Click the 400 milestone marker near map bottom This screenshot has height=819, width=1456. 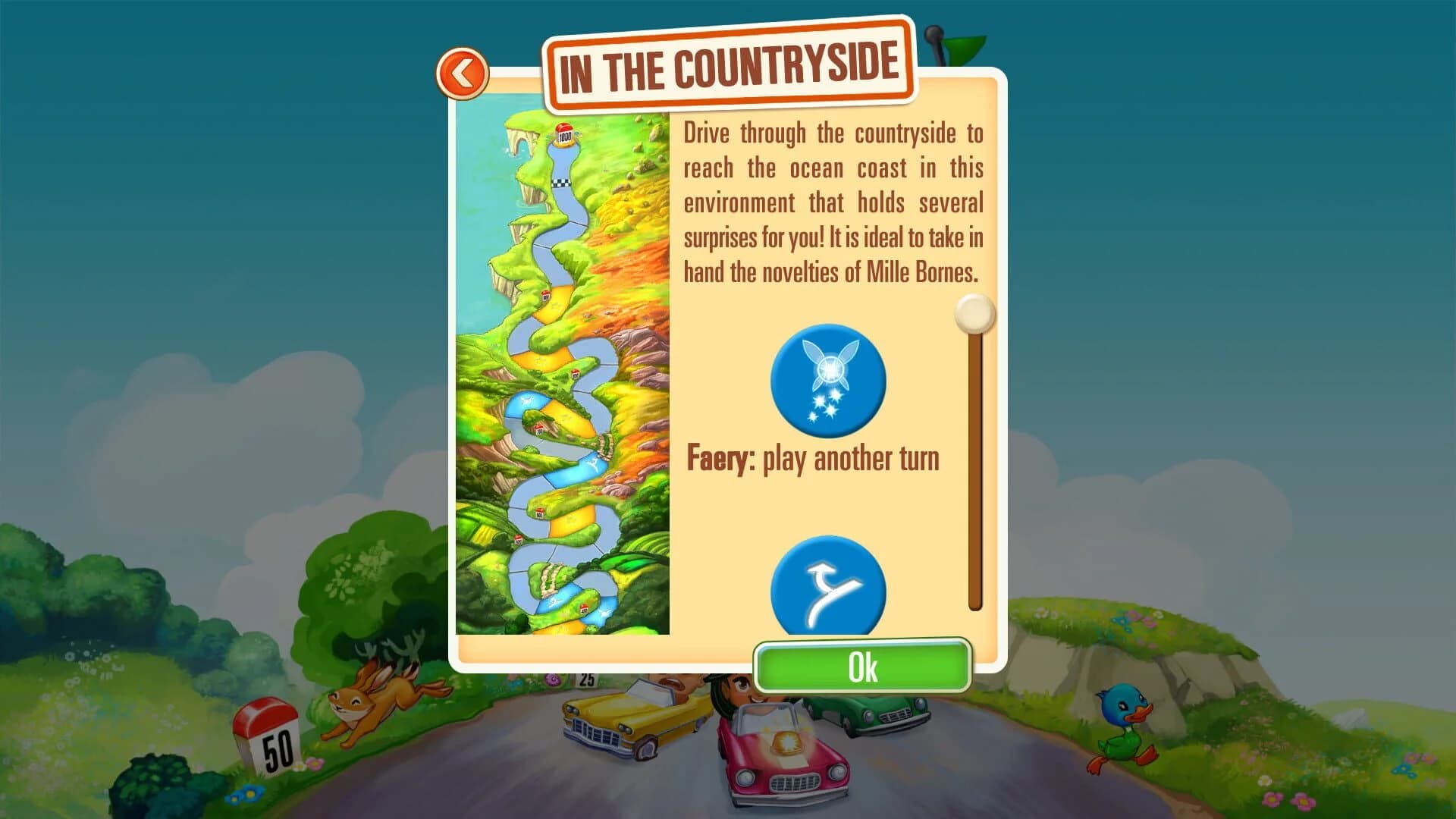coord(583,608)
